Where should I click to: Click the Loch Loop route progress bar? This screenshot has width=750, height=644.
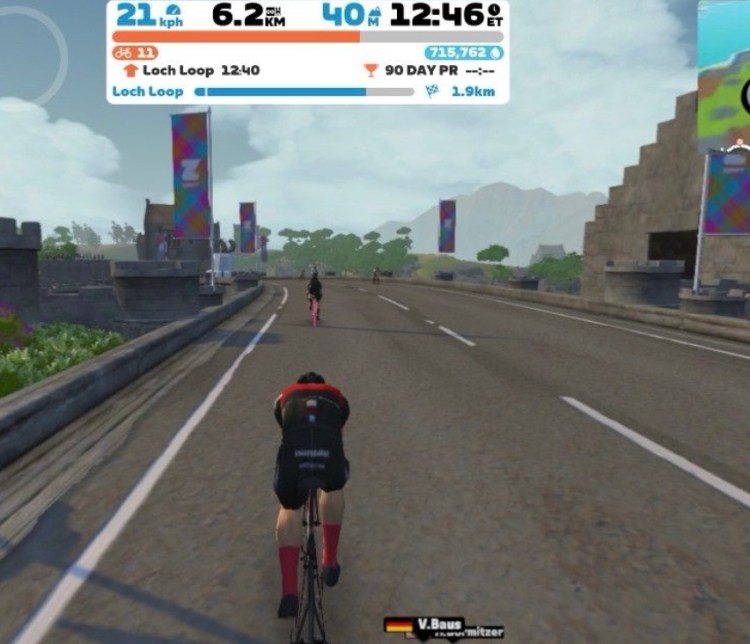pyautogui.click(x=303, y=92)
